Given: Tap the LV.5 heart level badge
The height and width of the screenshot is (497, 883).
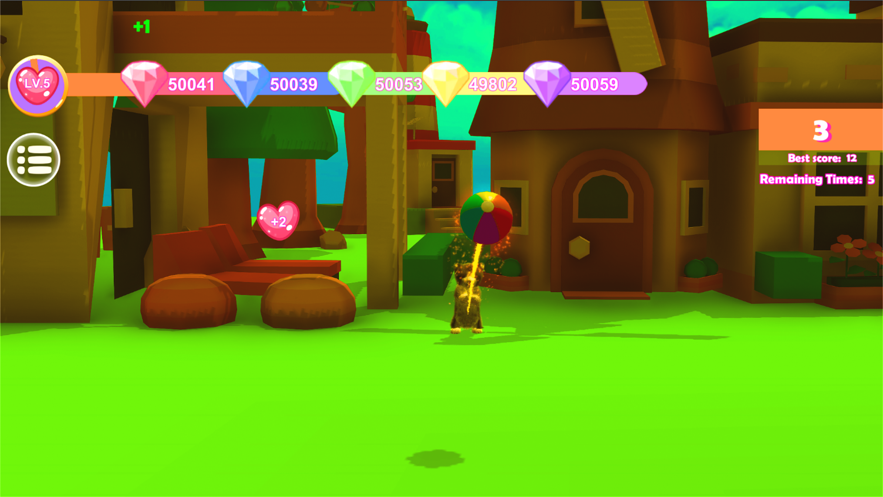Looking at the screenshot, I should 37,85.
